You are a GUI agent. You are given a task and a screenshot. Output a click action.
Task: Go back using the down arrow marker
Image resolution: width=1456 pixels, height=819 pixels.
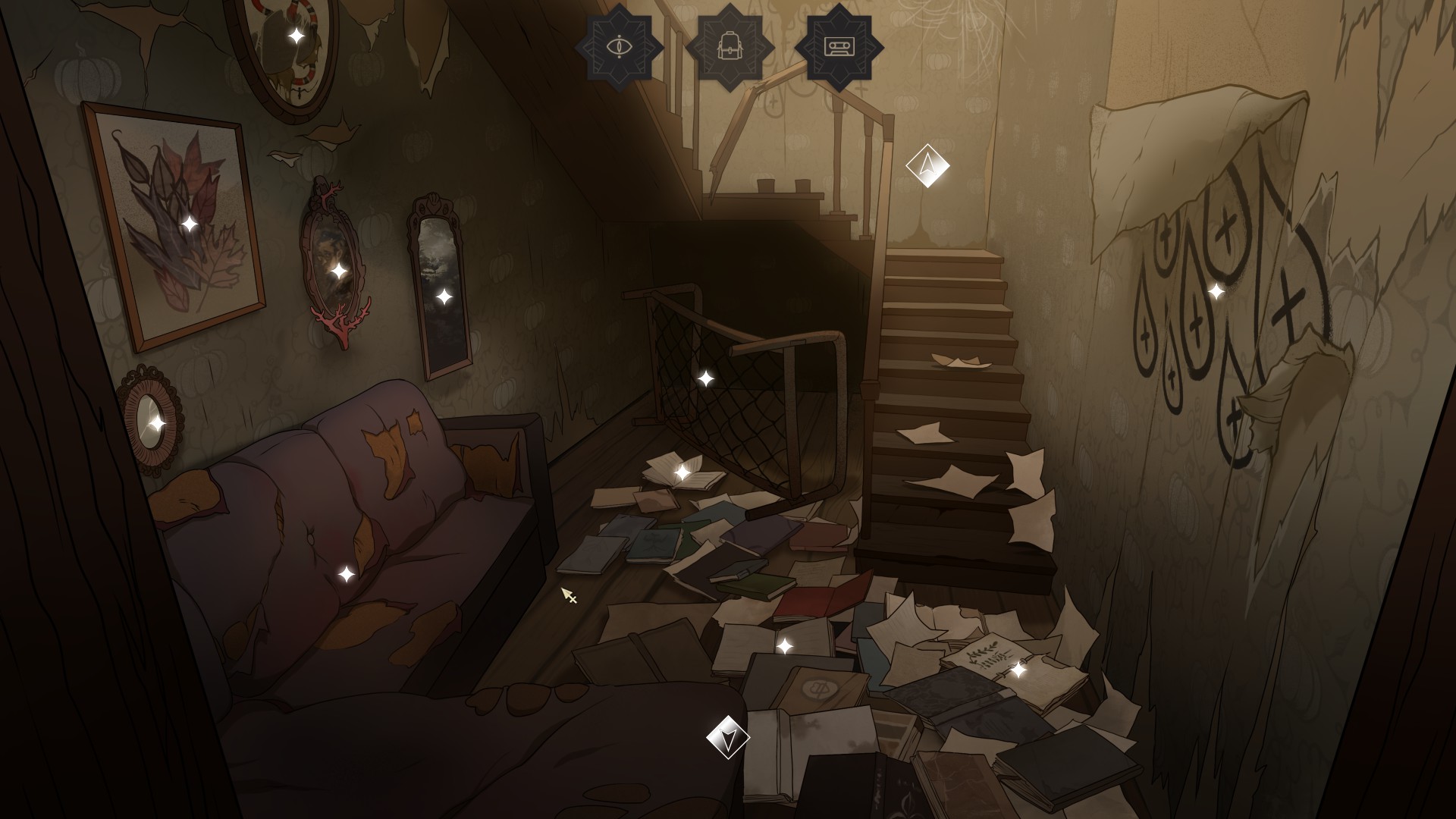[x=728, y=738]
